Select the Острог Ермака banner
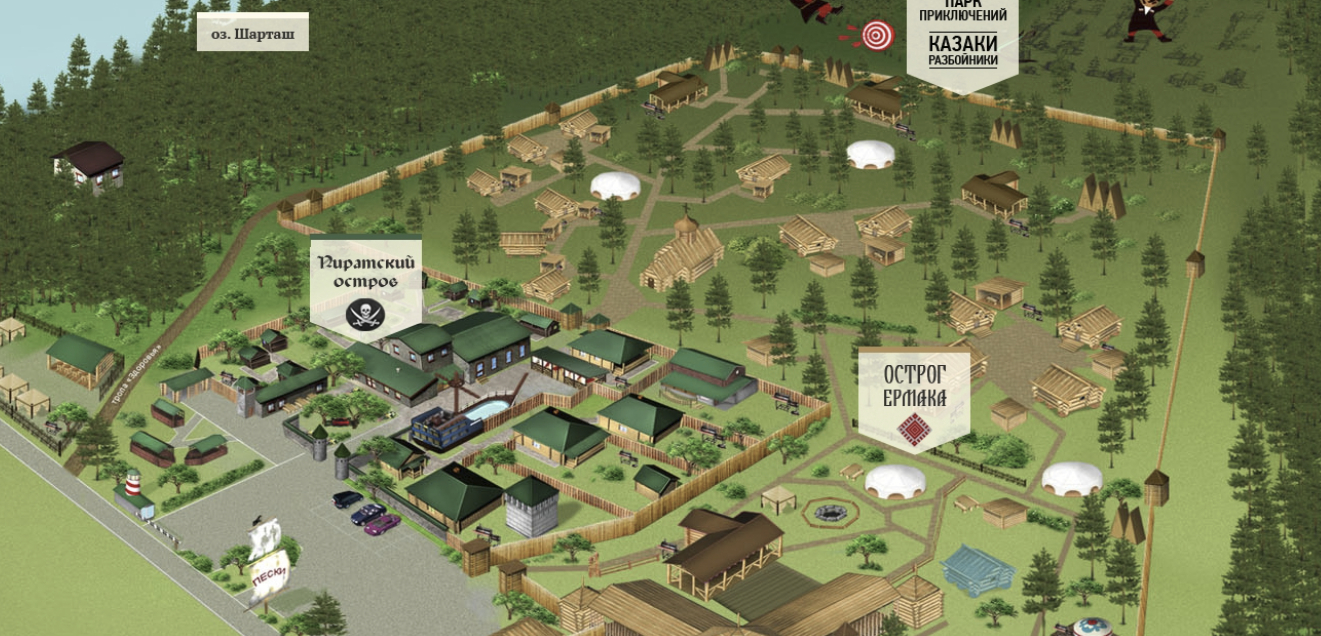Image resolution: width=1321 pixels, height=636 pixels. pyautogui.click(x=913, y=396)
